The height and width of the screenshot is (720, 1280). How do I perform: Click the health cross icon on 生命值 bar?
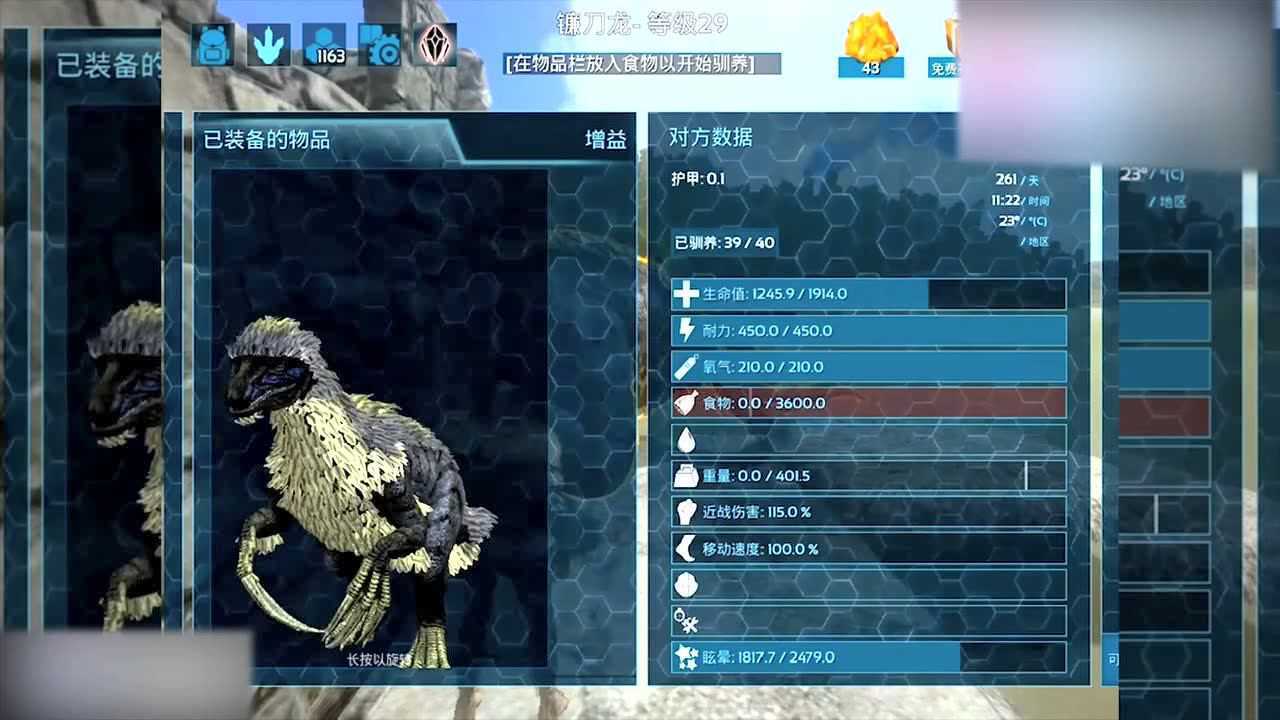[x=686, y=294]
